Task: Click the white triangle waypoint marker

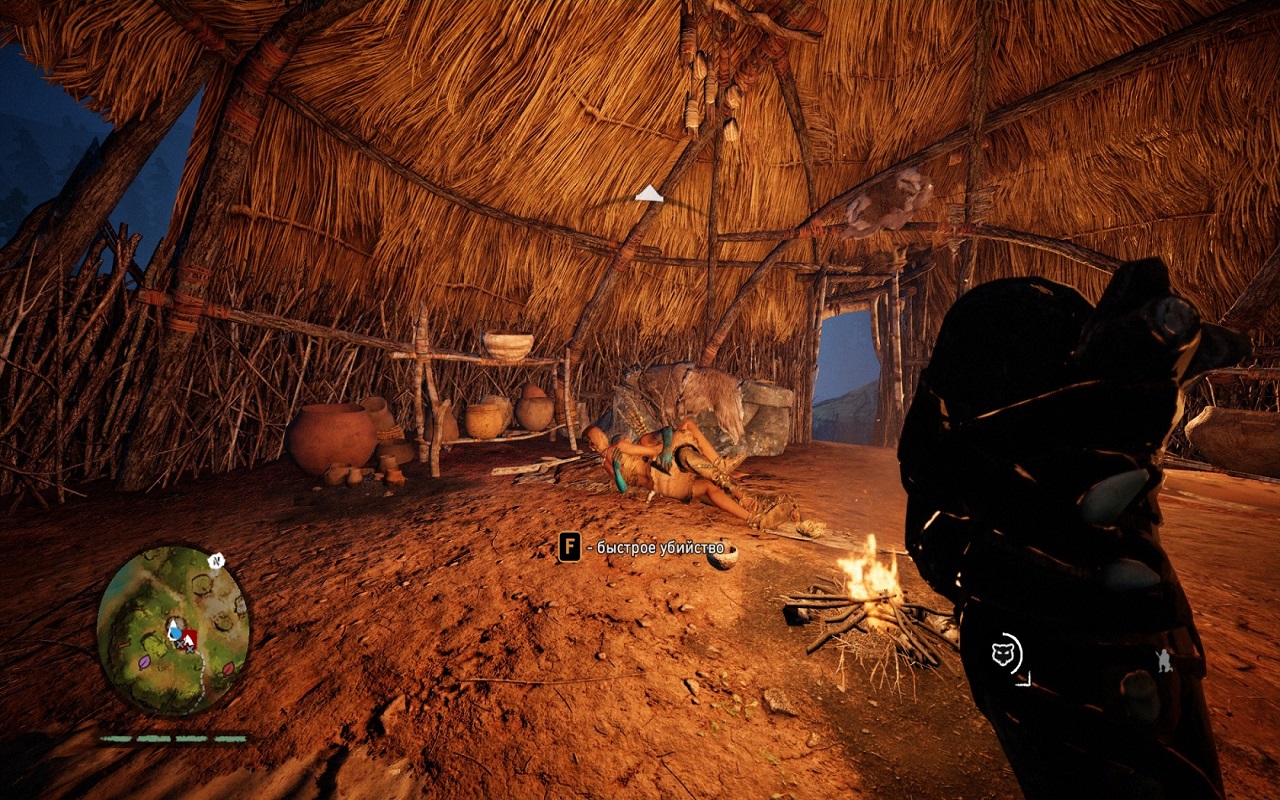Action: tap(648, 193)
